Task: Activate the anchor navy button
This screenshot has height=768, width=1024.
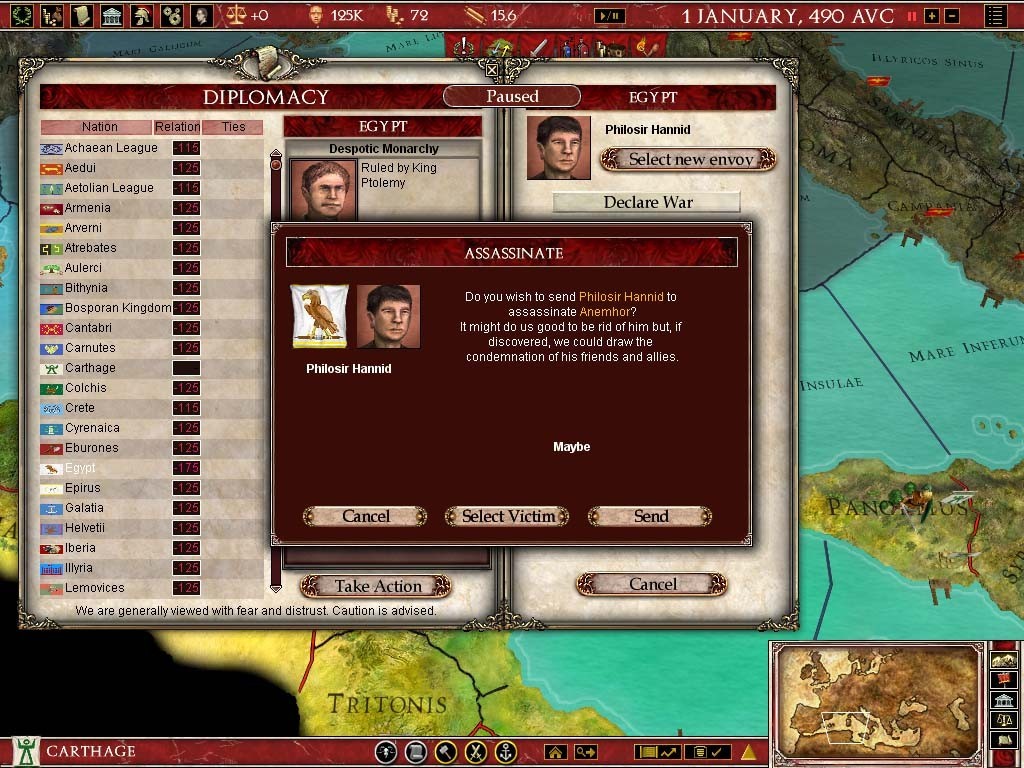Action: (507, 752)
